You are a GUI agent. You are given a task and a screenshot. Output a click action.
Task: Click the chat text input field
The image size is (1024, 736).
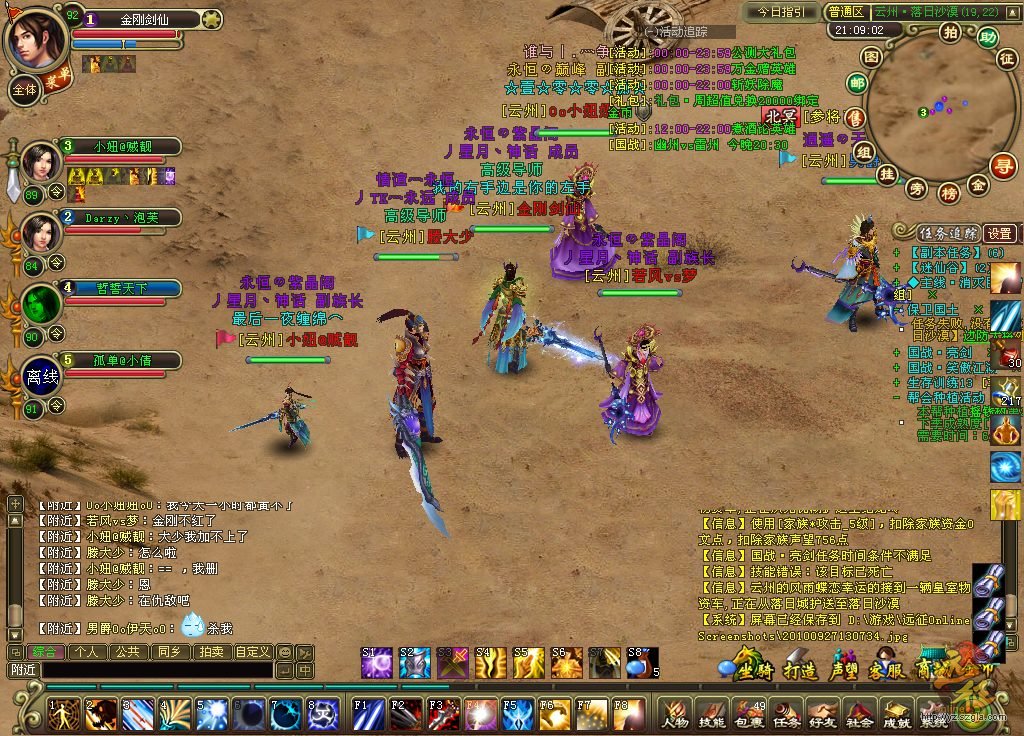(x=155, y=670)
